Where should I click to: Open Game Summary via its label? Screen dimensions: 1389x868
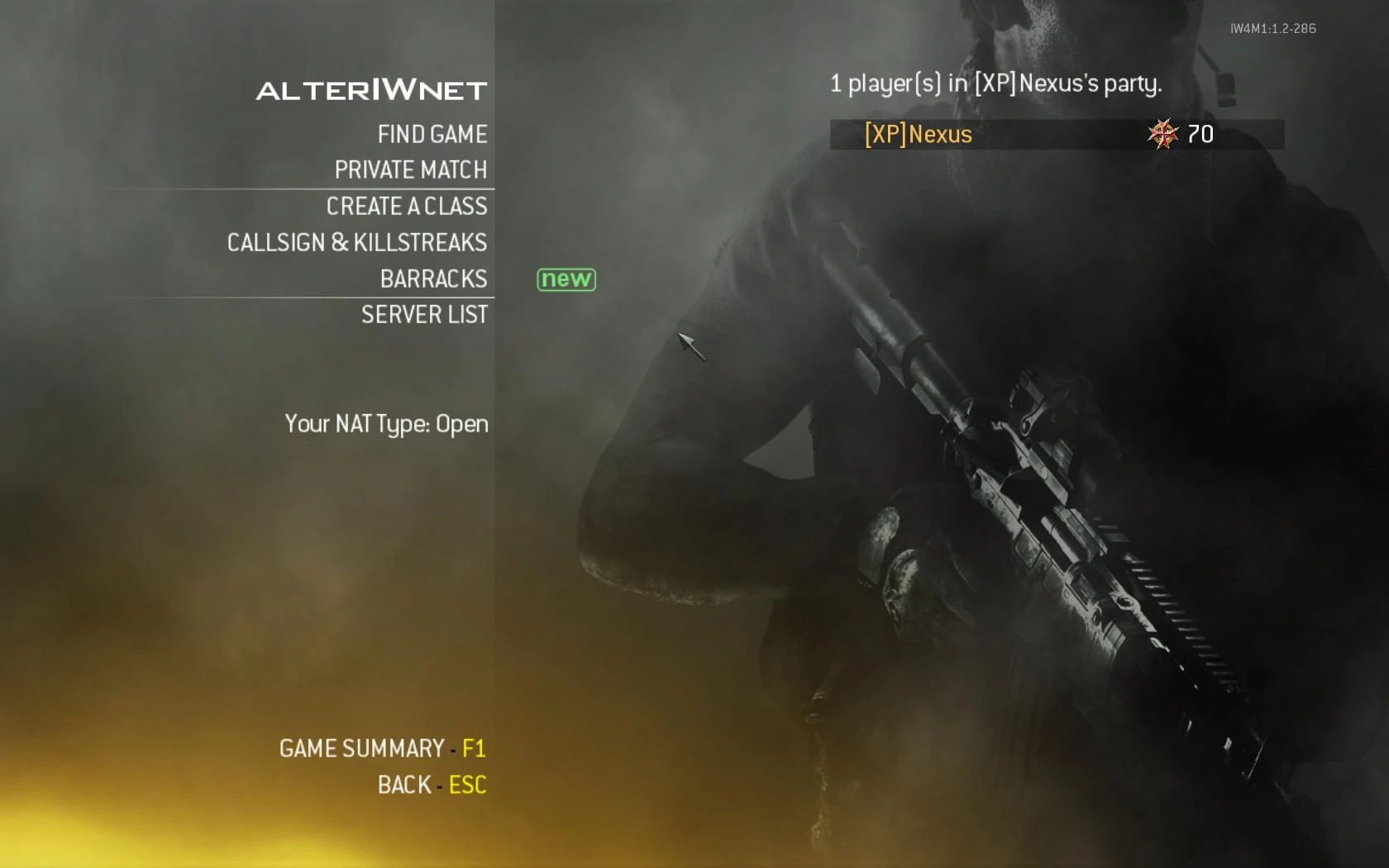click(361, 749)
